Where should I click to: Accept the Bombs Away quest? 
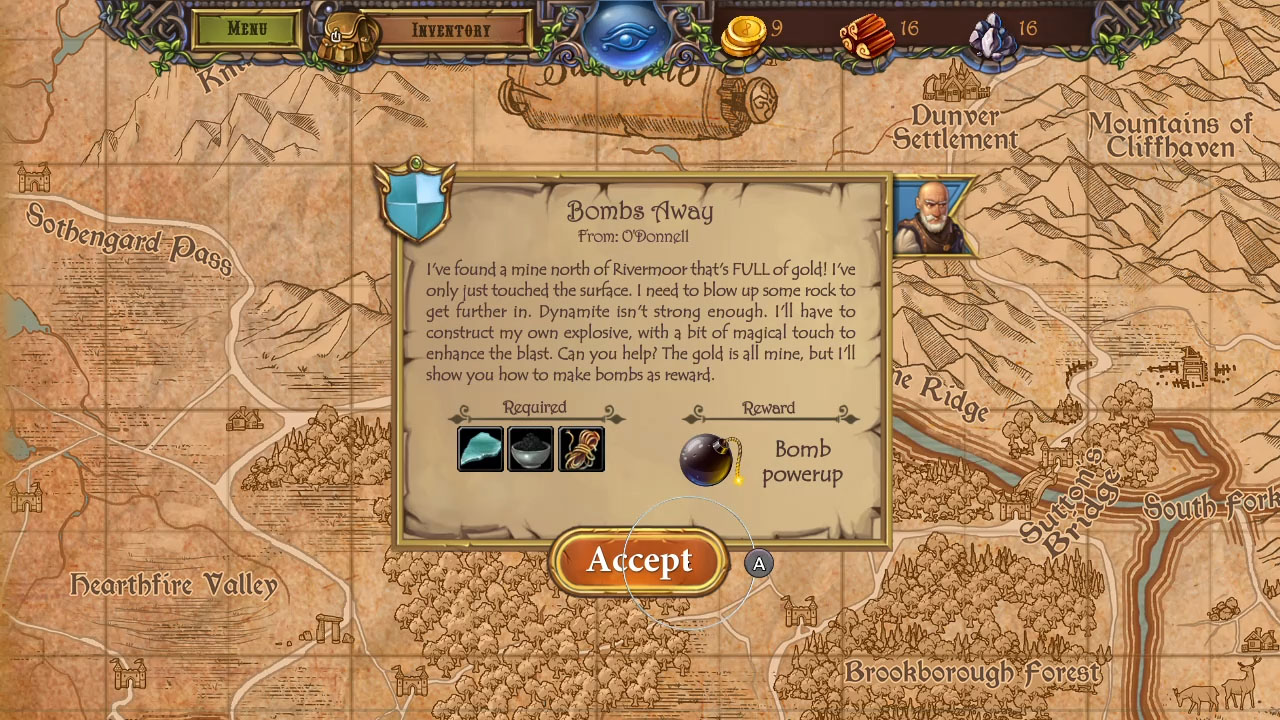(x=639, y=560)
